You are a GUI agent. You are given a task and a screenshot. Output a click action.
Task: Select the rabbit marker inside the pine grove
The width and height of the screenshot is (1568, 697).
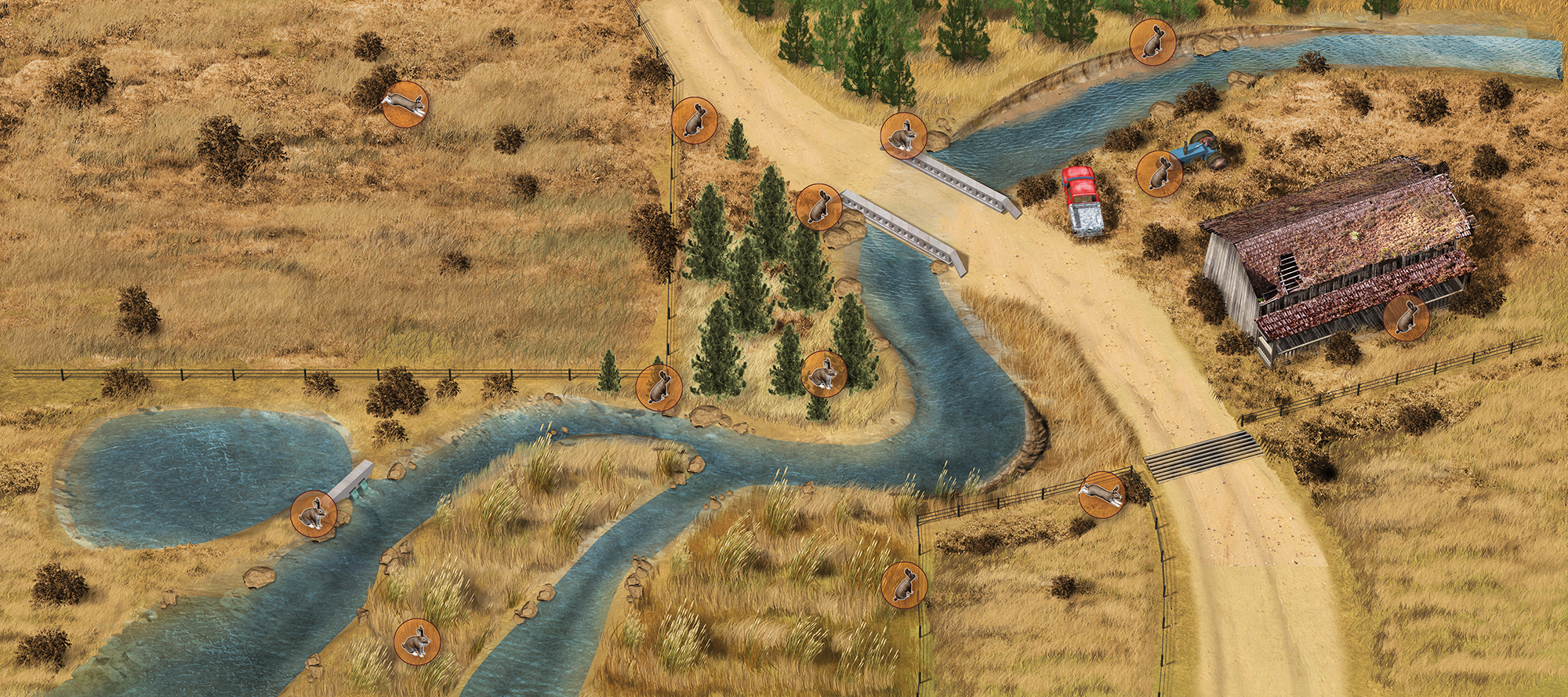[824, 374]
